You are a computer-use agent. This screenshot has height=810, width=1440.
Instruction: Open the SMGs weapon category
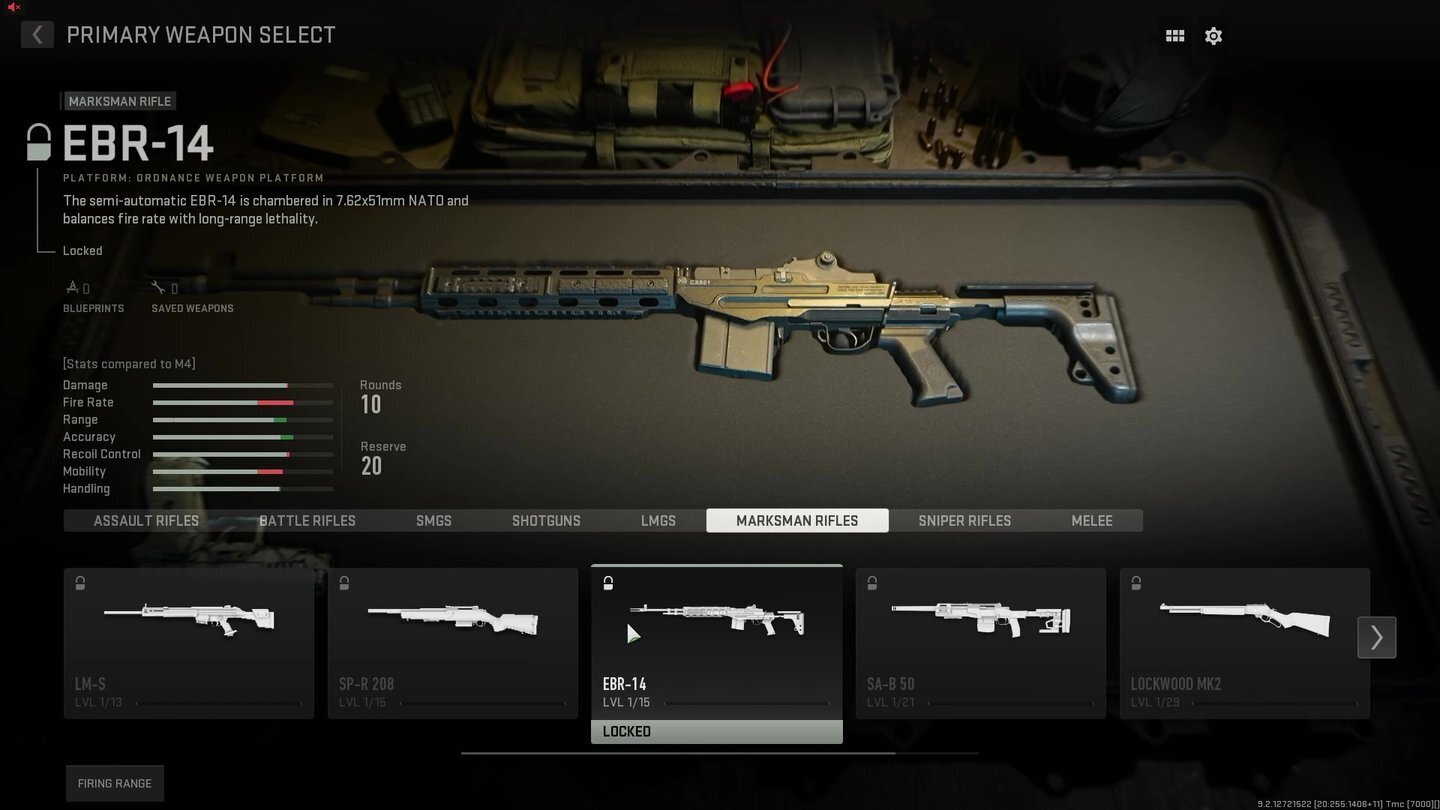tap(433, 520)
